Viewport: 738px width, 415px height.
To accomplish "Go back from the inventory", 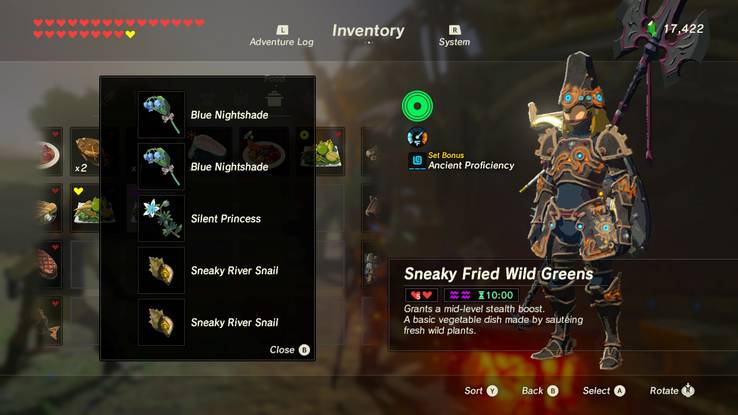I will (540, 390).
